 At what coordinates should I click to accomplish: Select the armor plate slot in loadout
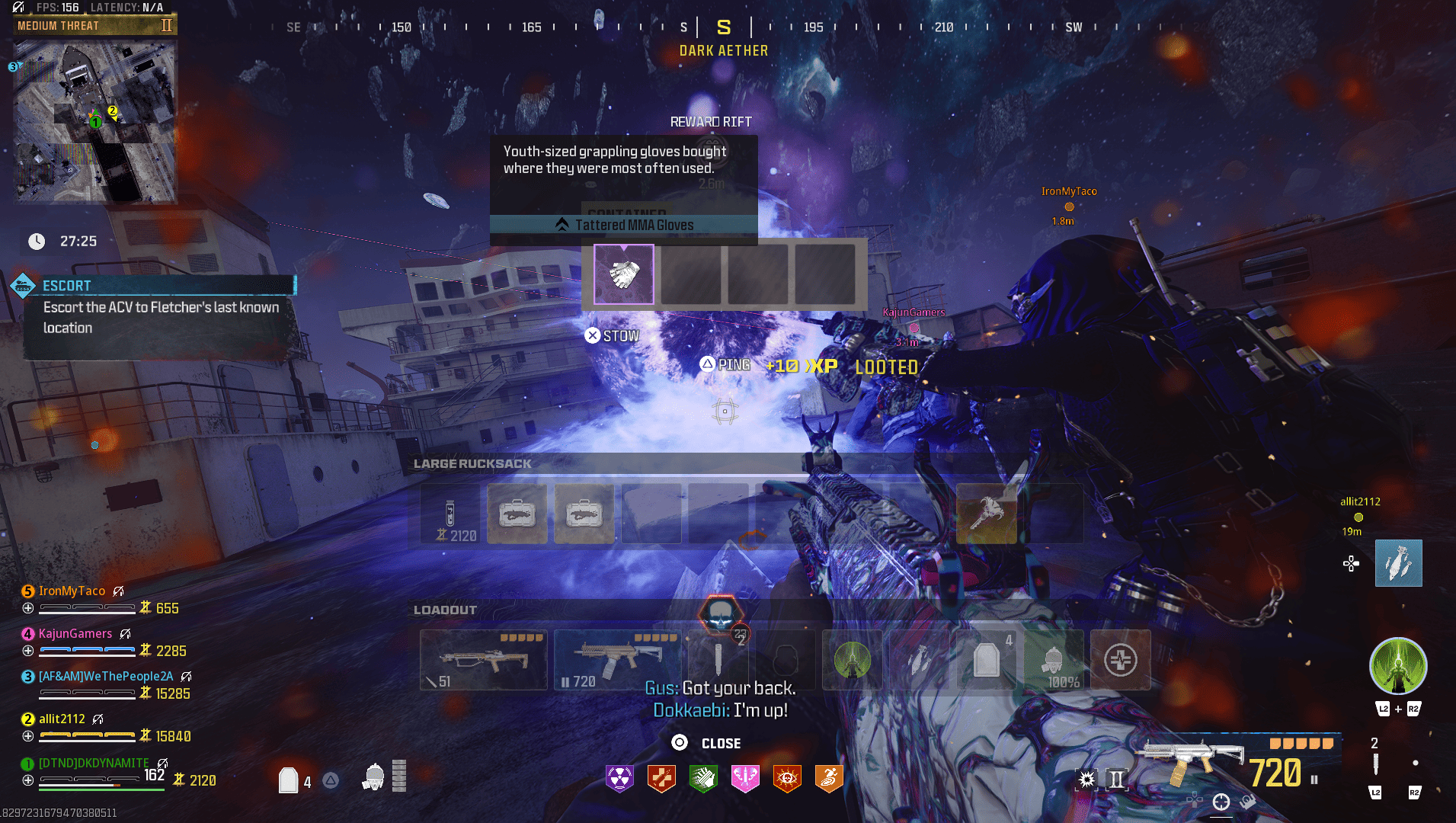pyautogui.click(x=986, y=660)
